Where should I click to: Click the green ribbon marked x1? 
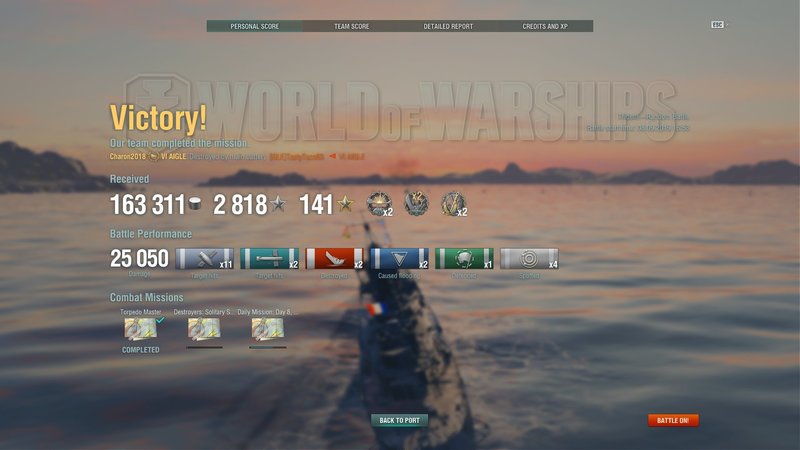pyautogui.click(x=464, y=259)
